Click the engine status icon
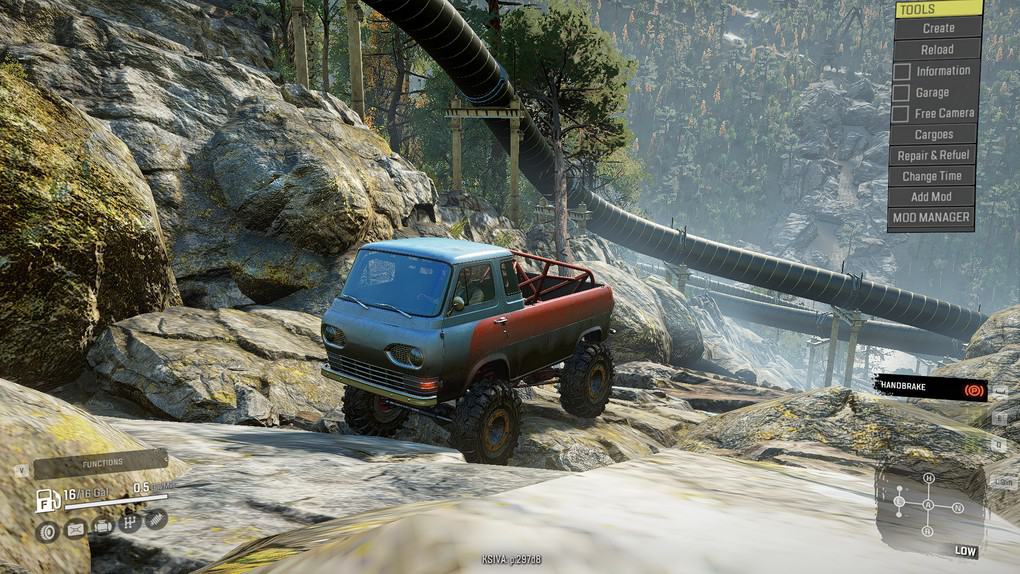 (102, 526)
